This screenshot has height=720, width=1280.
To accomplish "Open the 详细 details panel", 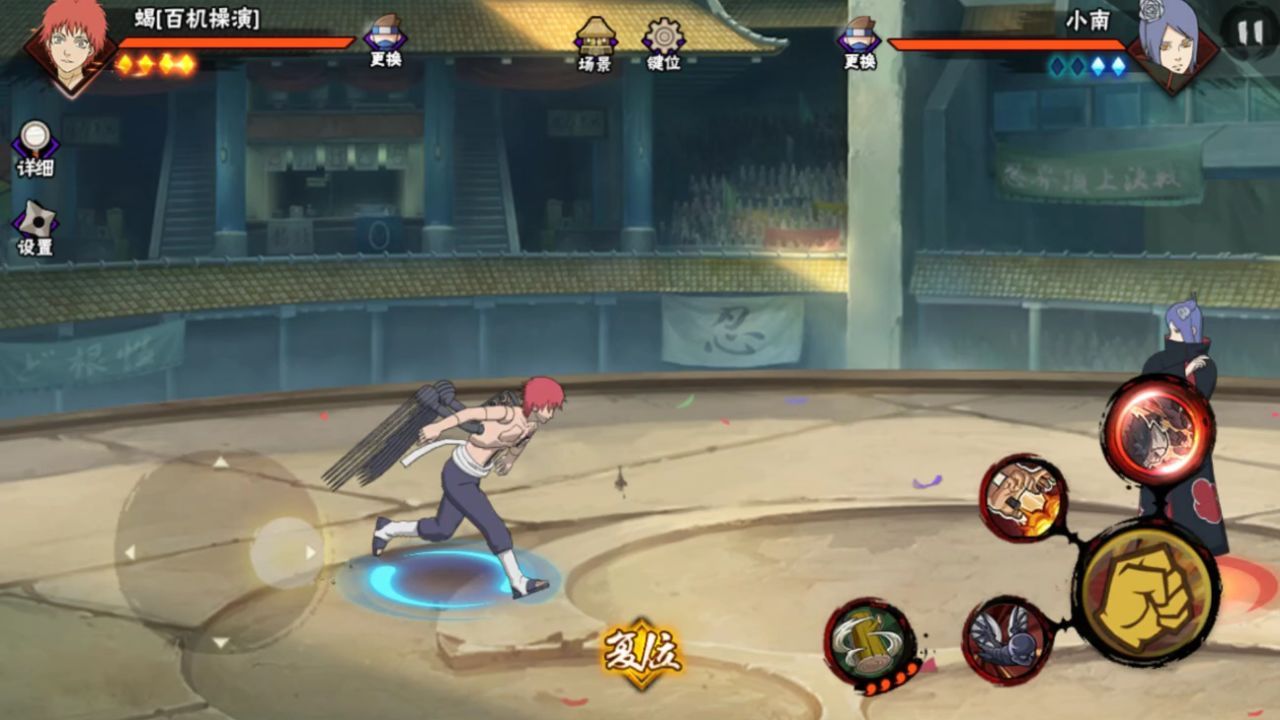I will pyautogui.click(x=35, y=148).
